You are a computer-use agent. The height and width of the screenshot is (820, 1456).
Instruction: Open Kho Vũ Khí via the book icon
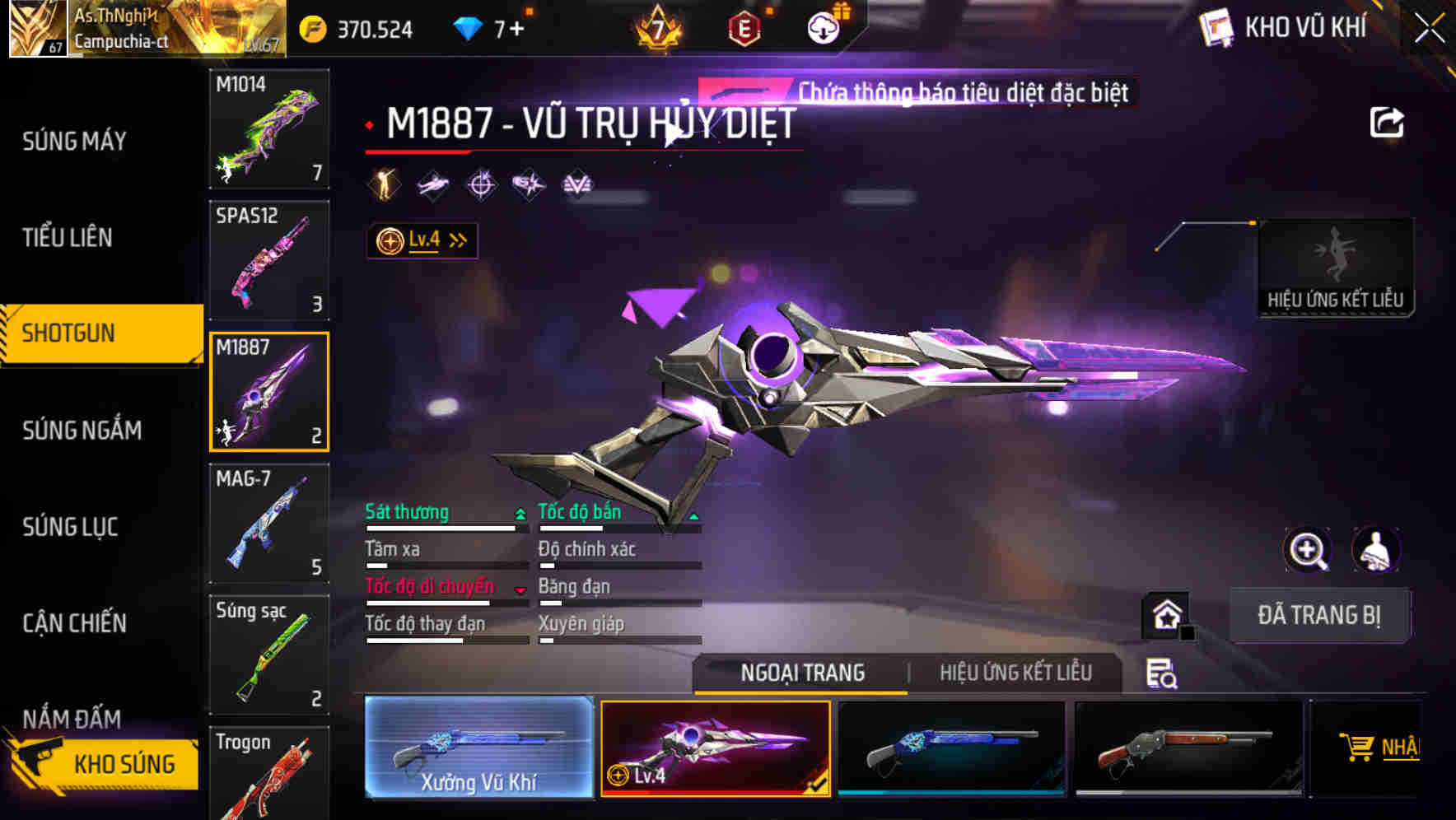[x=1215, y=27]
